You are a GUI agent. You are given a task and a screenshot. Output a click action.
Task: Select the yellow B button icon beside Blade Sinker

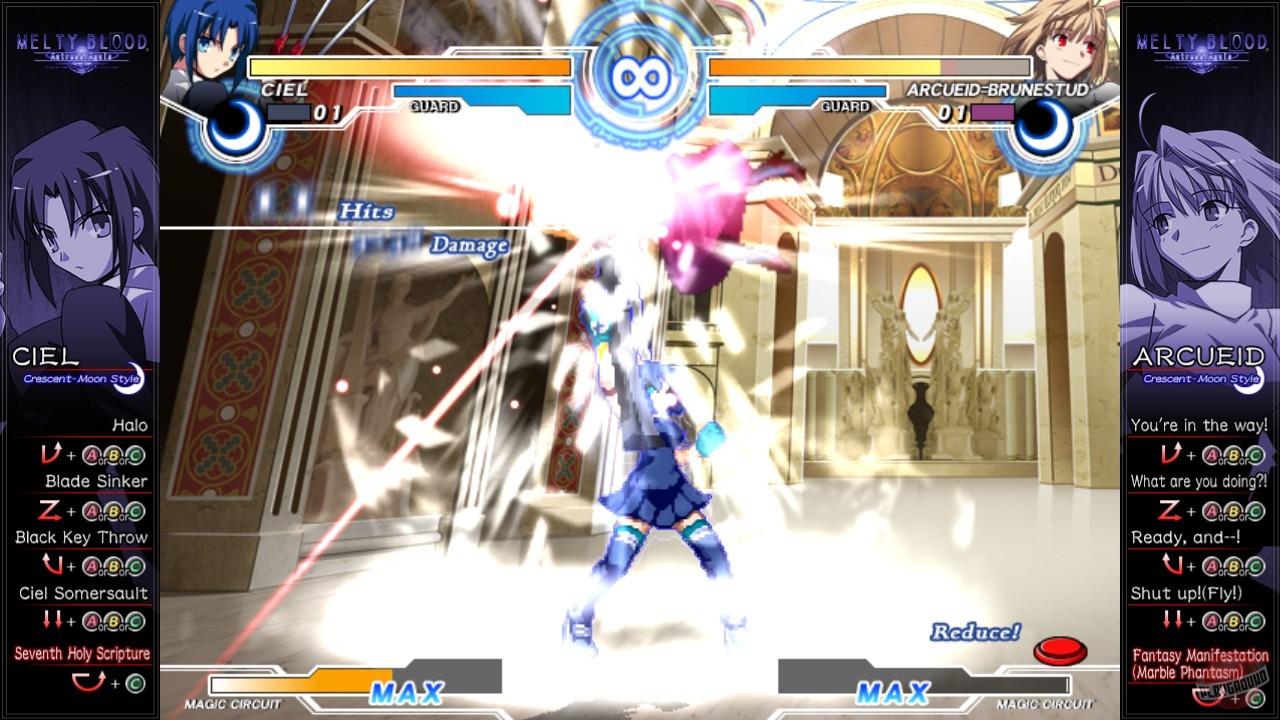[x=113, y=510]
